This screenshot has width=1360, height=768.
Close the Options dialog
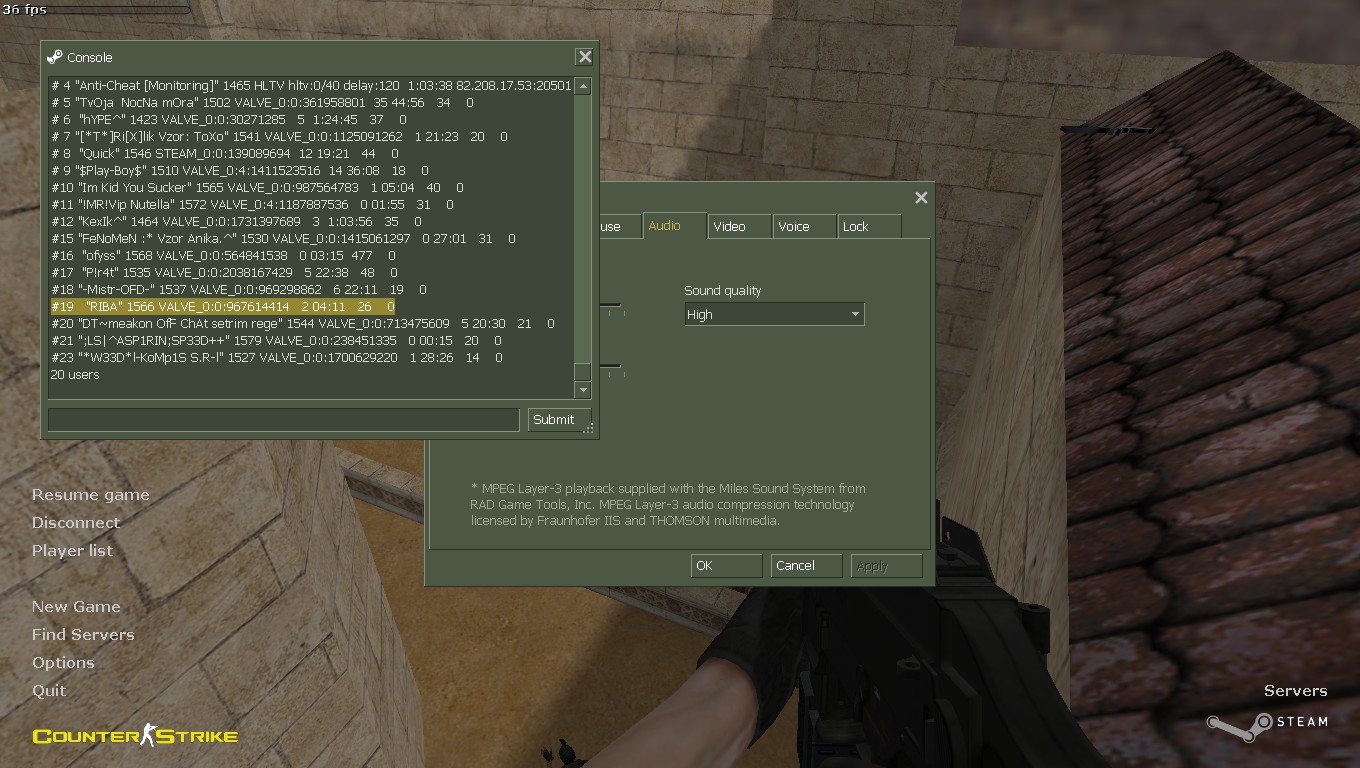(921, 198)
